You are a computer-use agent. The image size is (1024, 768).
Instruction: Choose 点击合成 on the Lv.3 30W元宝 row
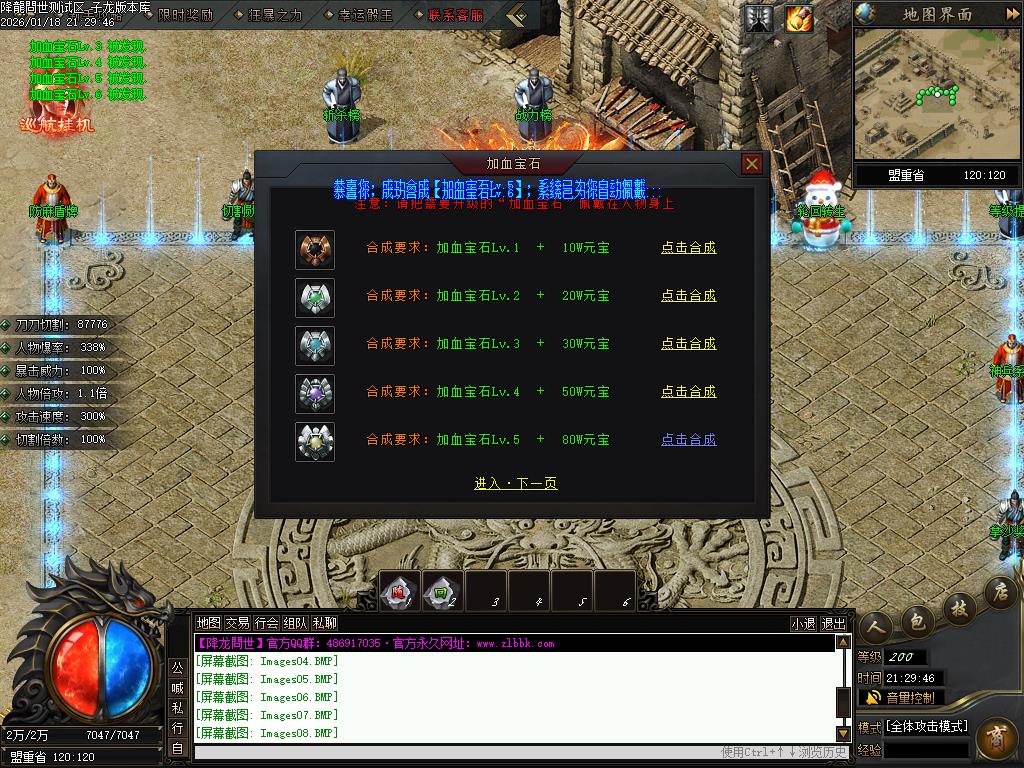(x=688, y=344)
